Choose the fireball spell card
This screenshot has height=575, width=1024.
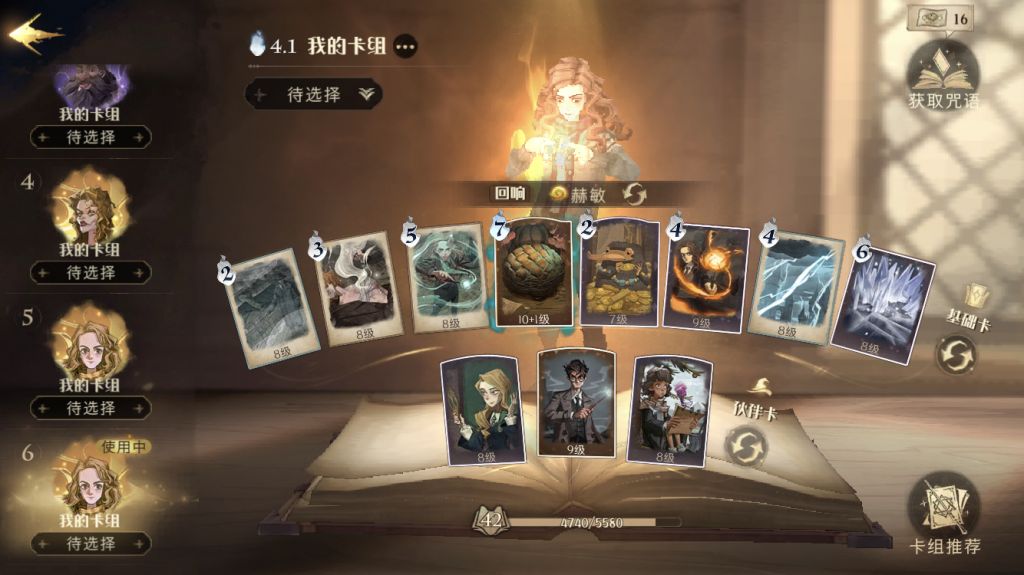(x=705, y=277)
